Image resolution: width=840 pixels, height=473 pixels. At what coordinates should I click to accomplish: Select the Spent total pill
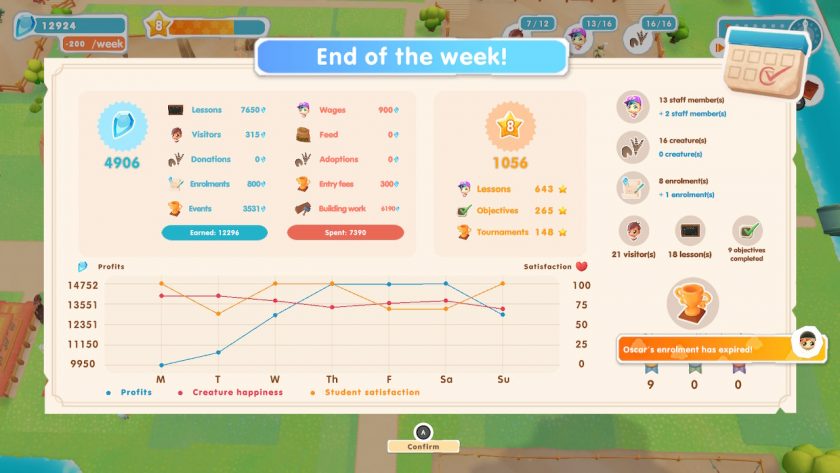pyautogui.click(x=345, y=232)
